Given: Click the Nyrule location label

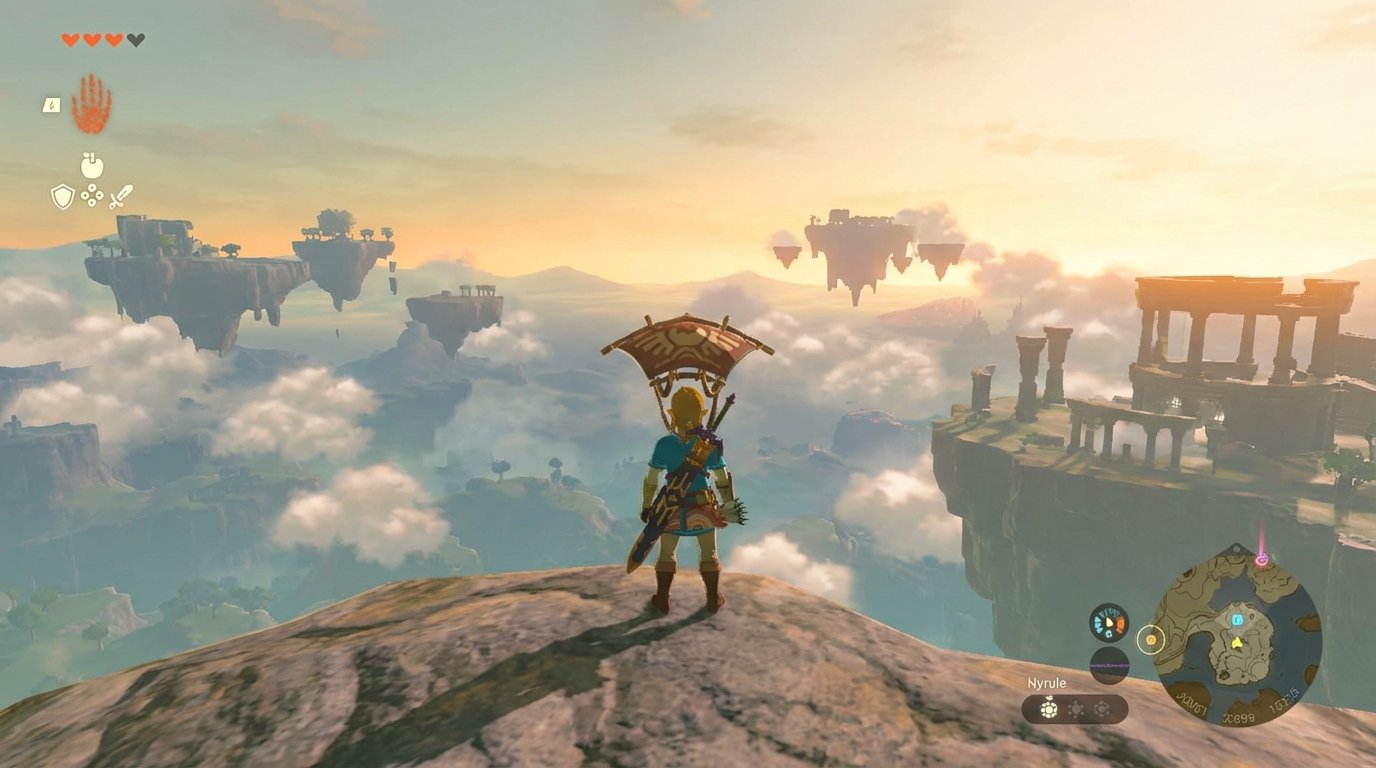Looking at the screenshot, I should [1045, 682].
